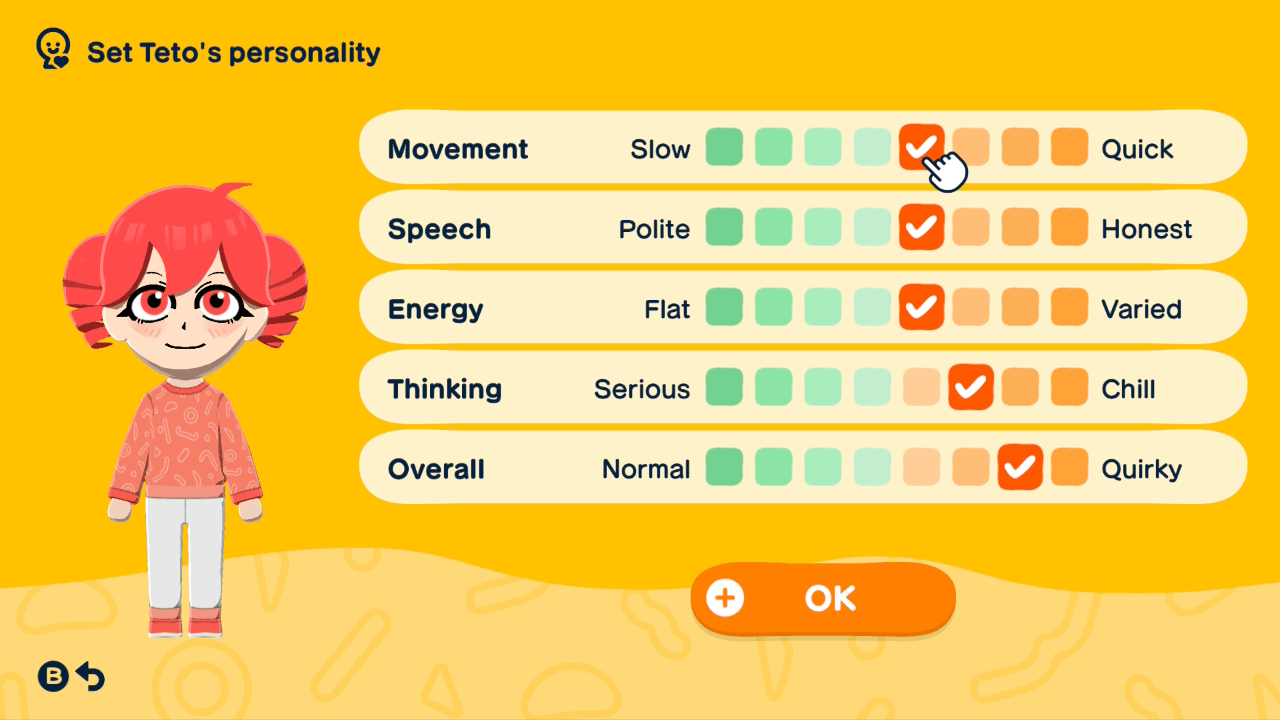
Task: Move the Overall rating one step toward Quirky
Action: coord(1069,467)
